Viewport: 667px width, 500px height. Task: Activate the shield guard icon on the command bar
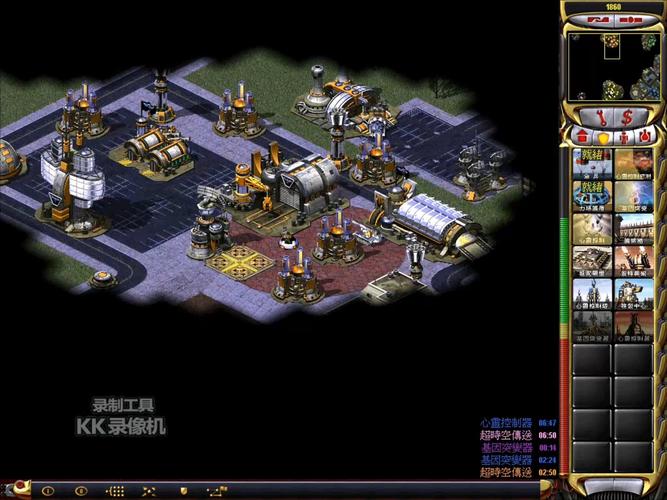(183, 491)
